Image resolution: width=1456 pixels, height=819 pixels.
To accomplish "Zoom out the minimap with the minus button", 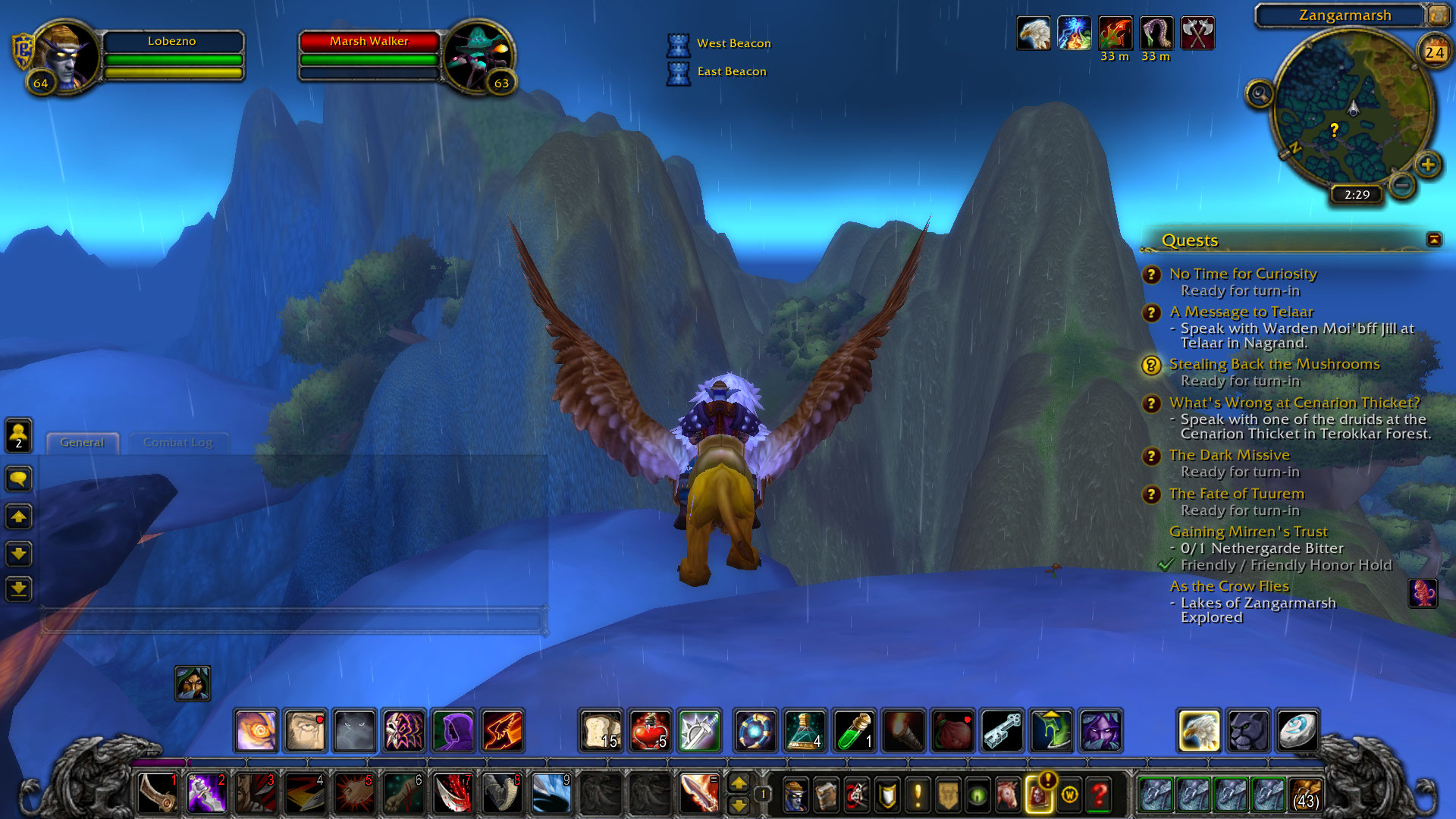I will pos(1402,184).
